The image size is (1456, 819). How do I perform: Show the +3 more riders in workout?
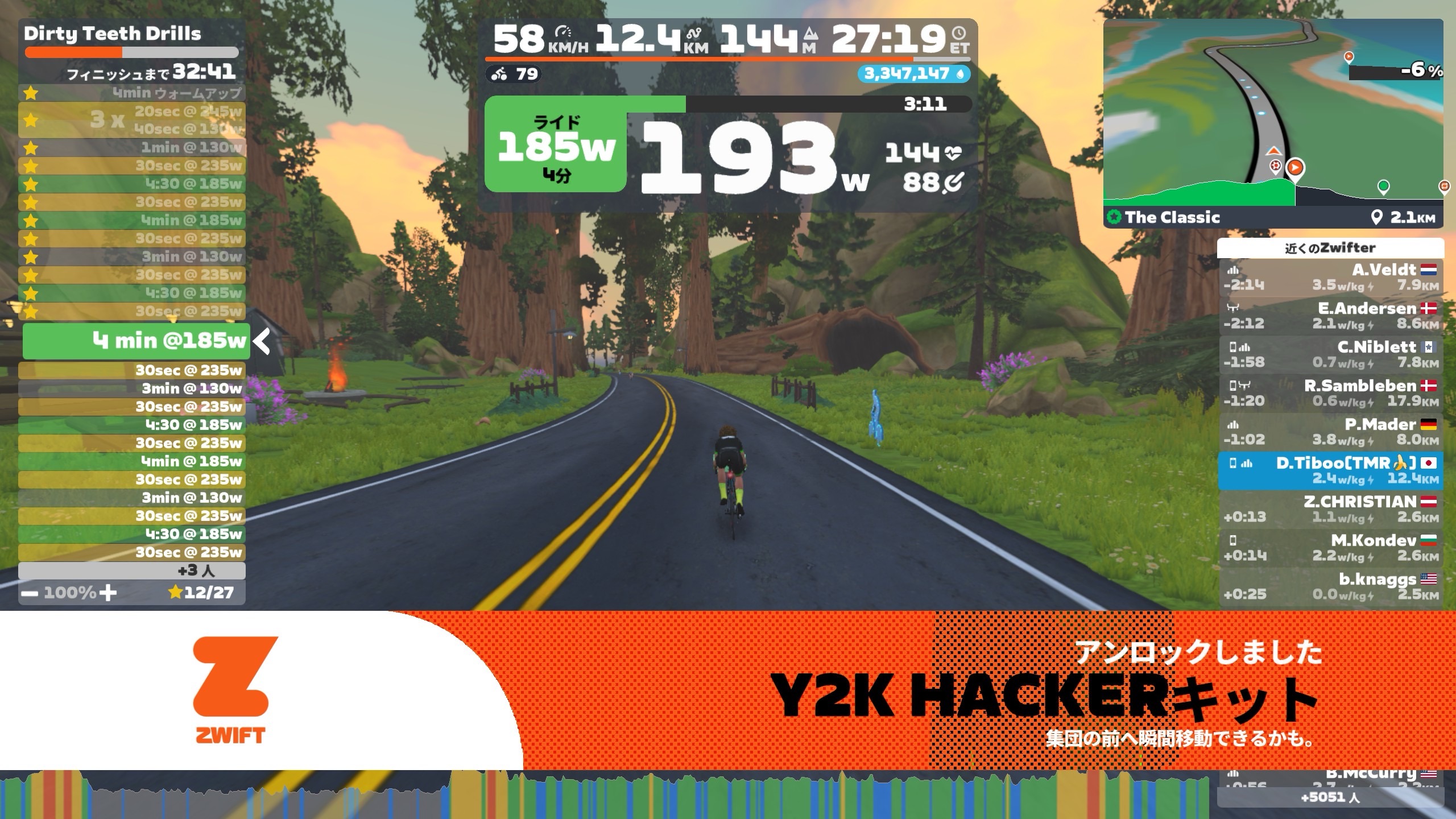pos(132,570)
